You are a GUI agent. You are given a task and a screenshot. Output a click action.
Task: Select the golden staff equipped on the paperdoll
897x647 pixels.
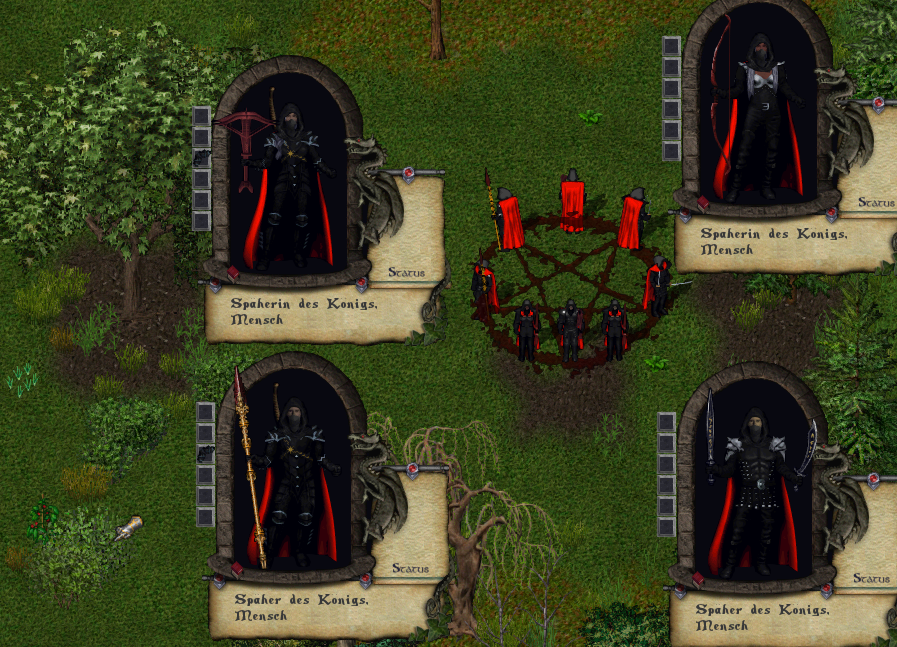tap(249, 470)
